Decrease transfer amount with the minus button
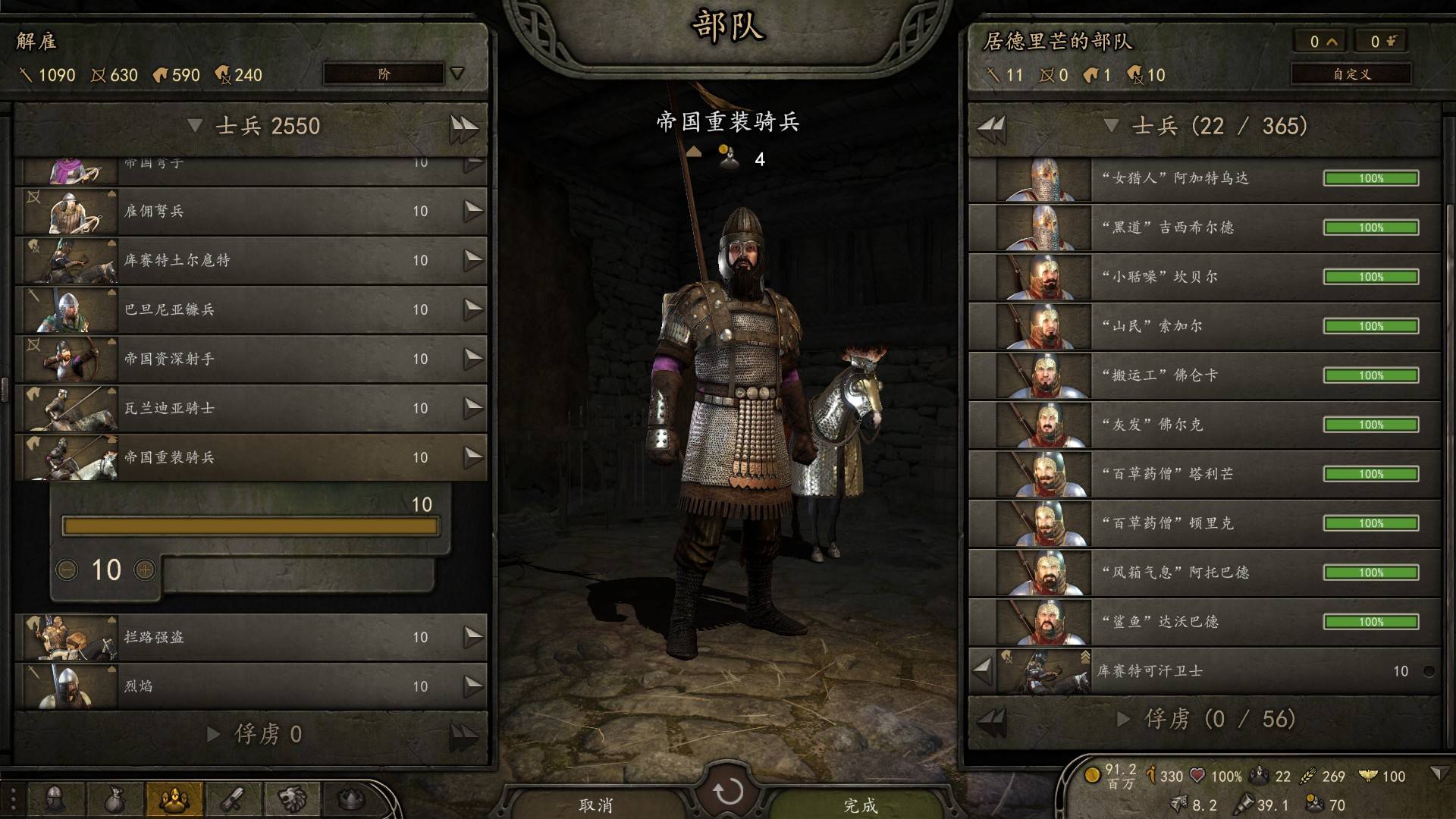 (67, 570)
